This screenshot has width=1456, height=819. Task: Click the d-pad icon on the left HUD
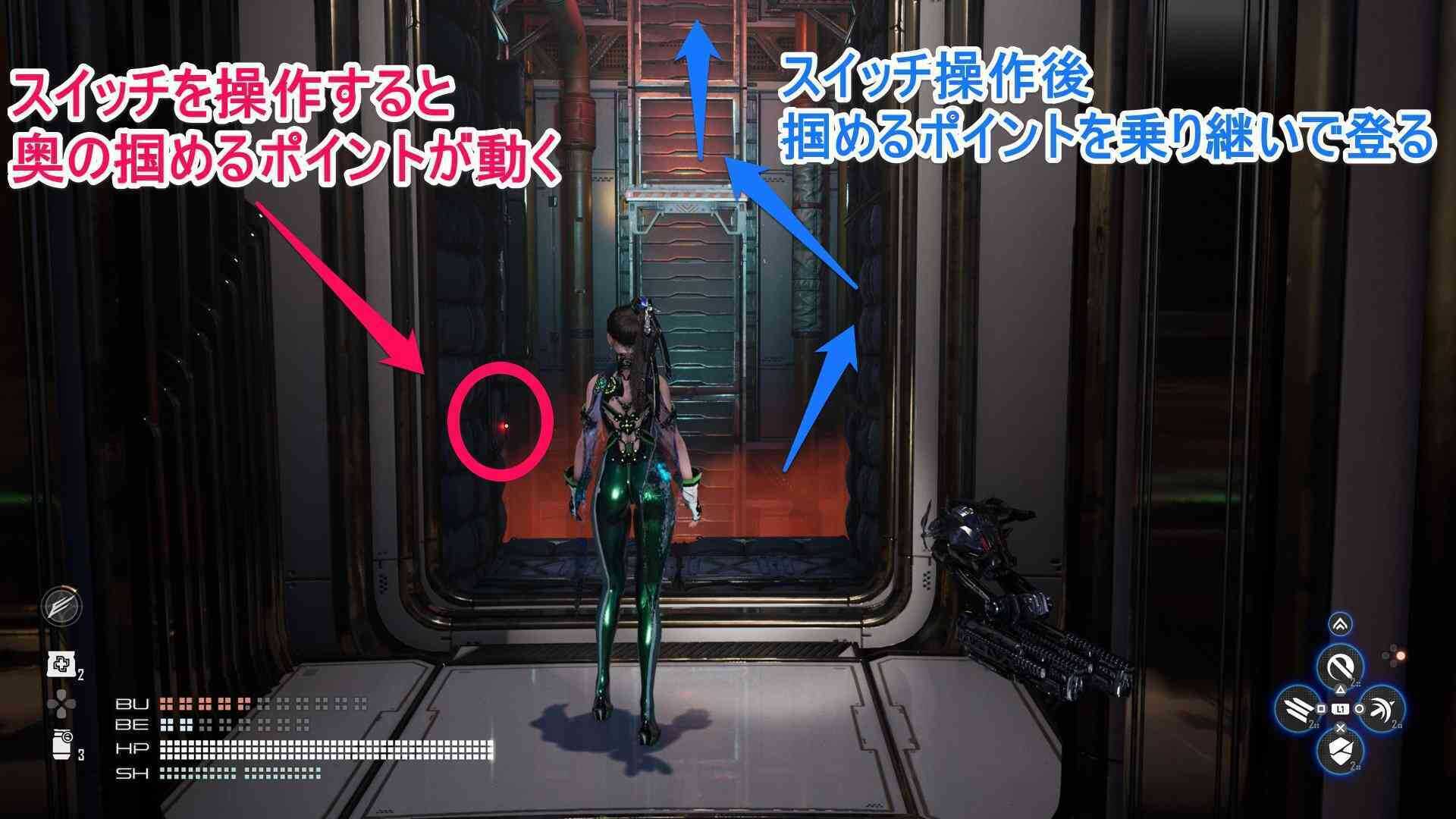click(62, 703)
